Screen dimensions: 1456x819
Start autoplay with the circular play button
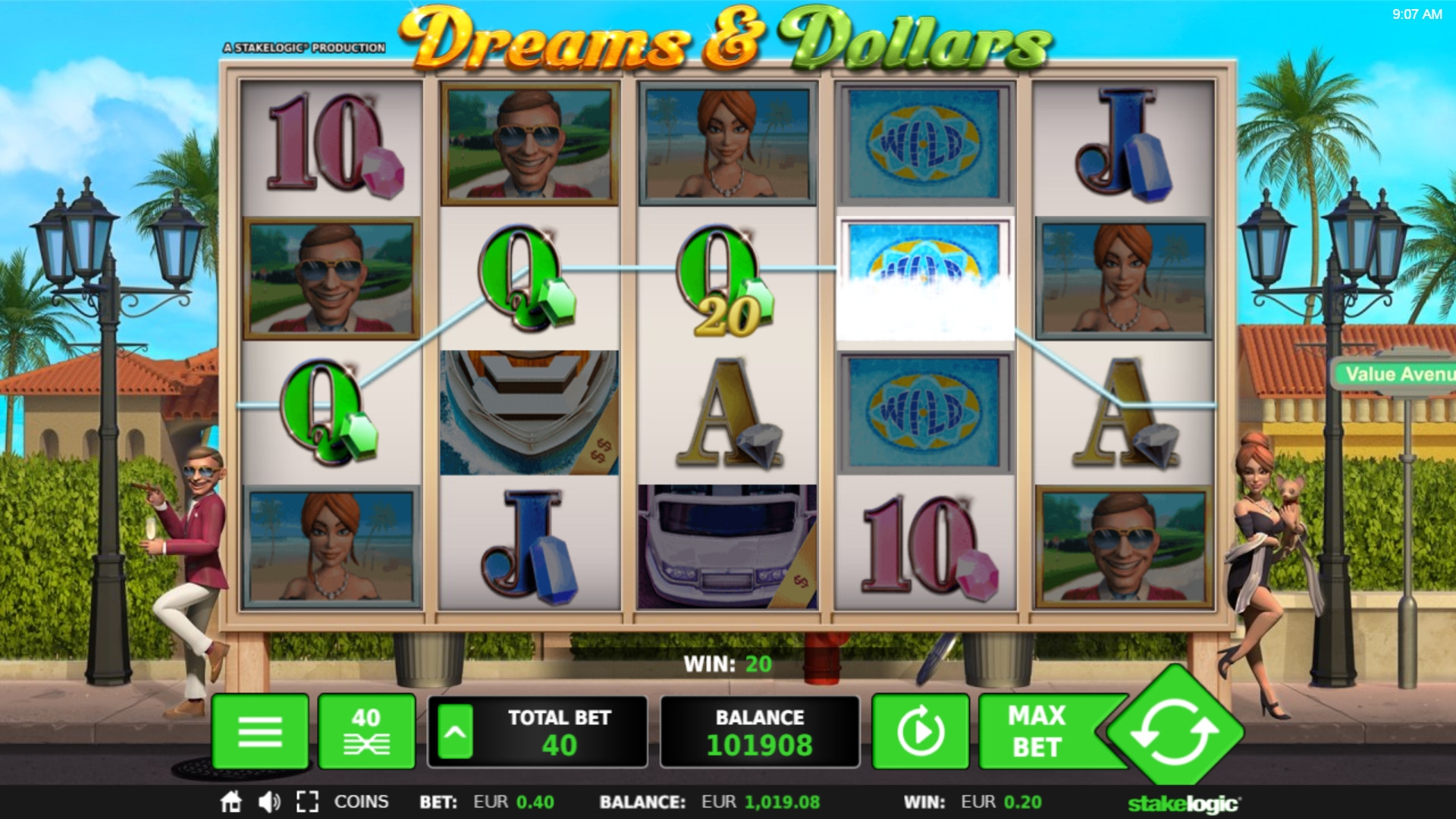point(921,732)
